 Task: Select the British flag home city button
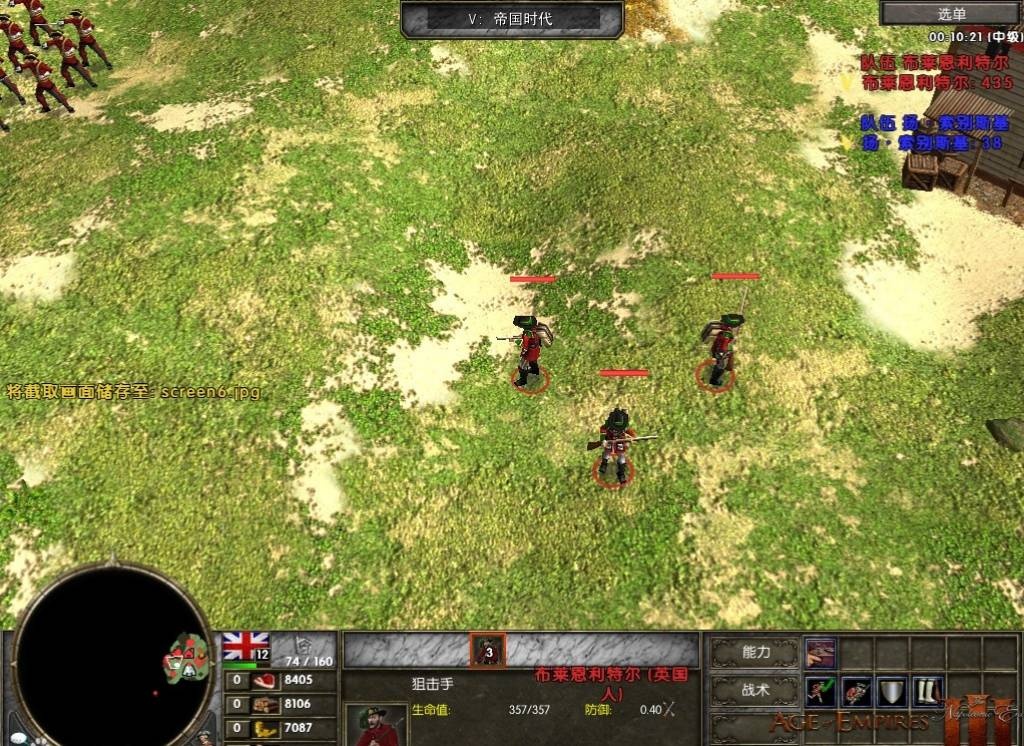pyautogui.click(x=245, y=646)
